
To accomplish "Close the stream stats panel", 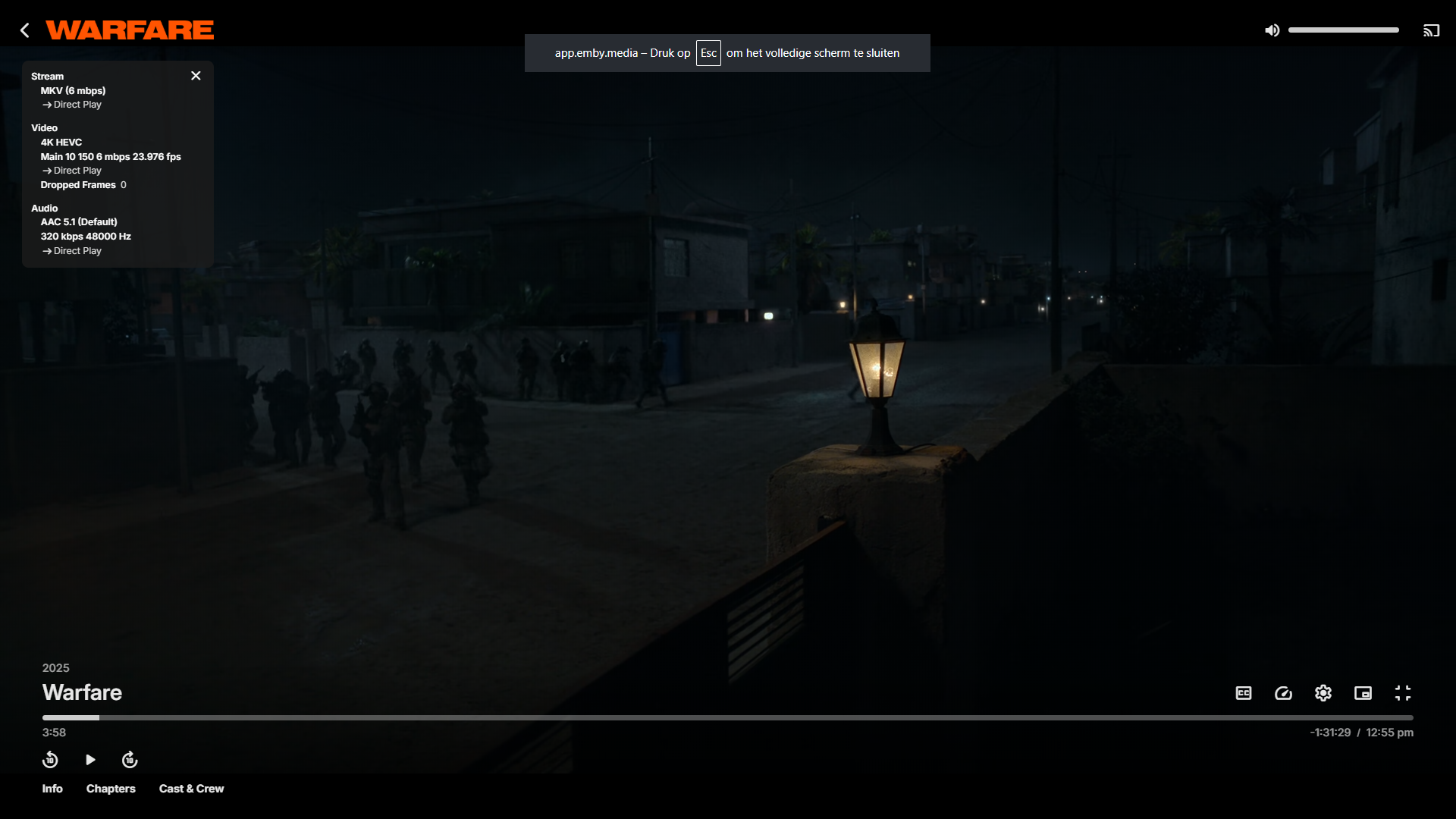I will coord(196,76).
